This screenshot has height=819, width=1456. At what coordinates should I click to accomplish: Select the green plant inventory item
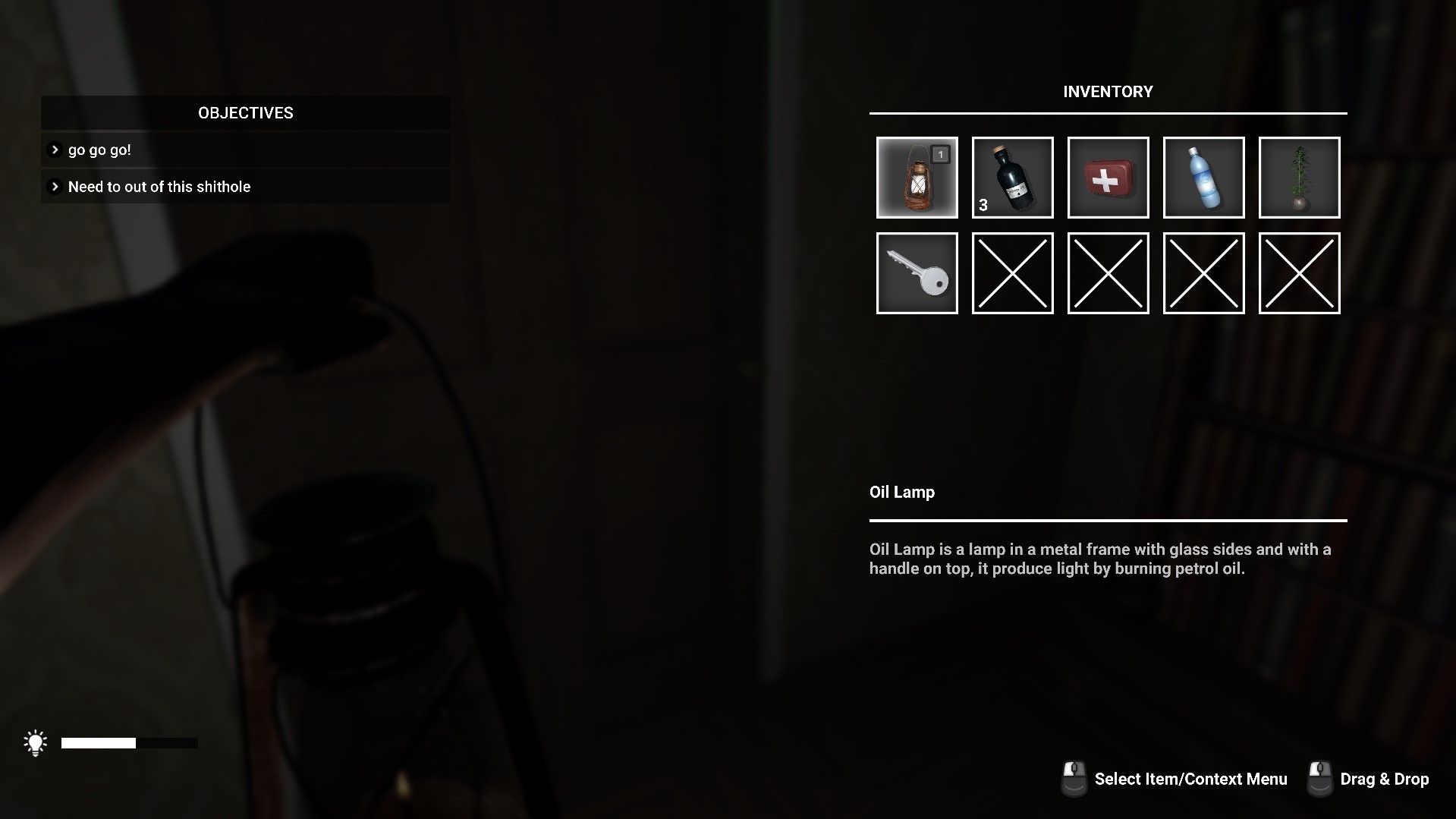coord(1299,178)
